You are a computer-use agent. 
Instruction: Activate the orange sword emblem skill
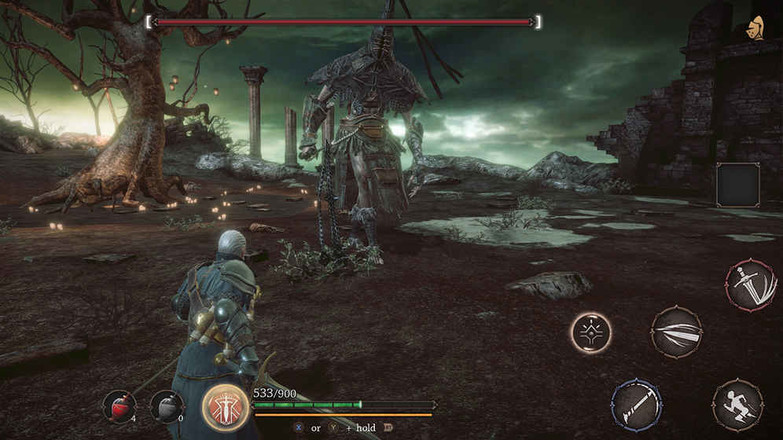[225, 407]
